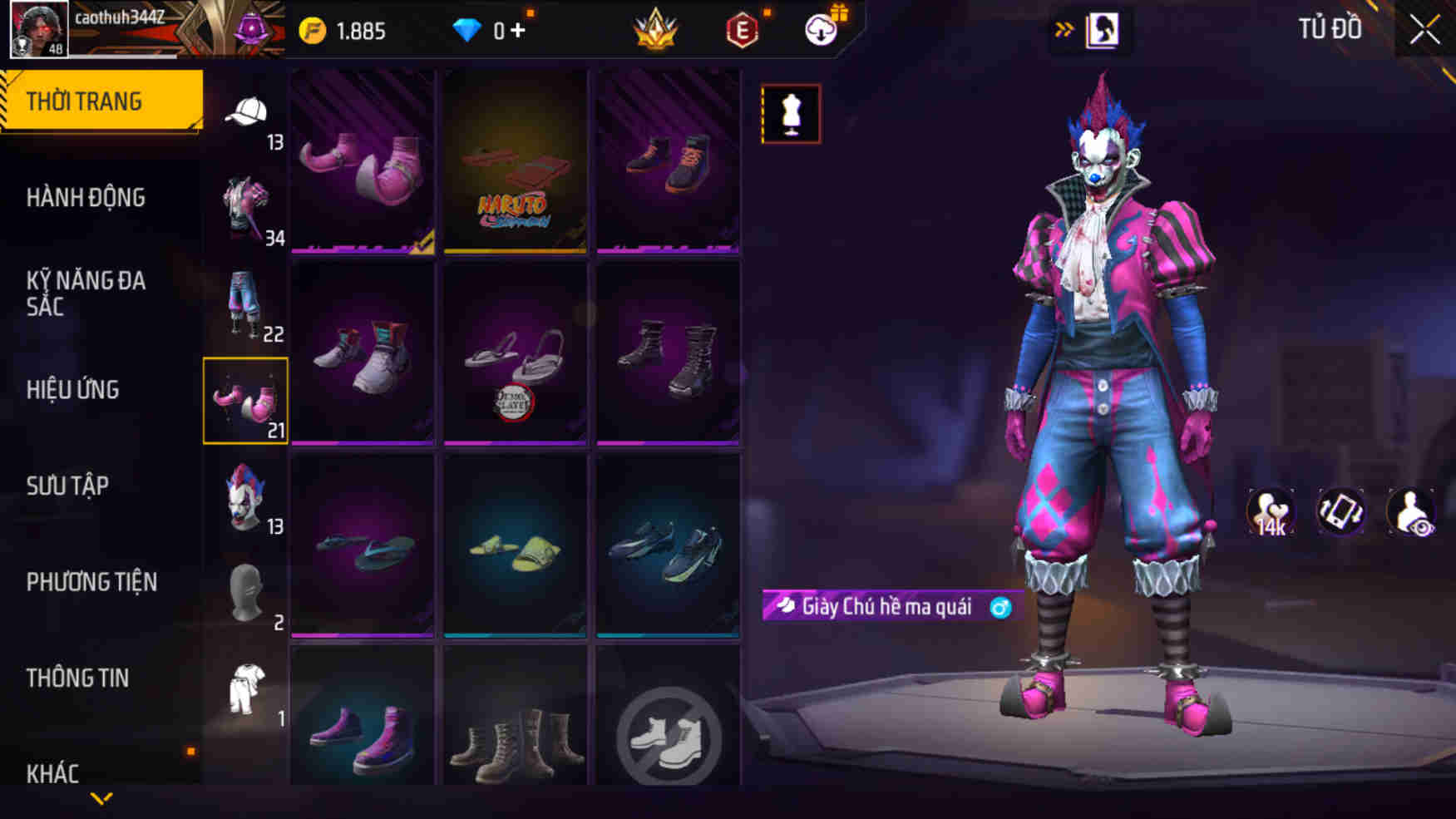Open the PHƯƠNG TIỆN category
The width and height of the screenshot is (1456, 819).
pos(91,582)
